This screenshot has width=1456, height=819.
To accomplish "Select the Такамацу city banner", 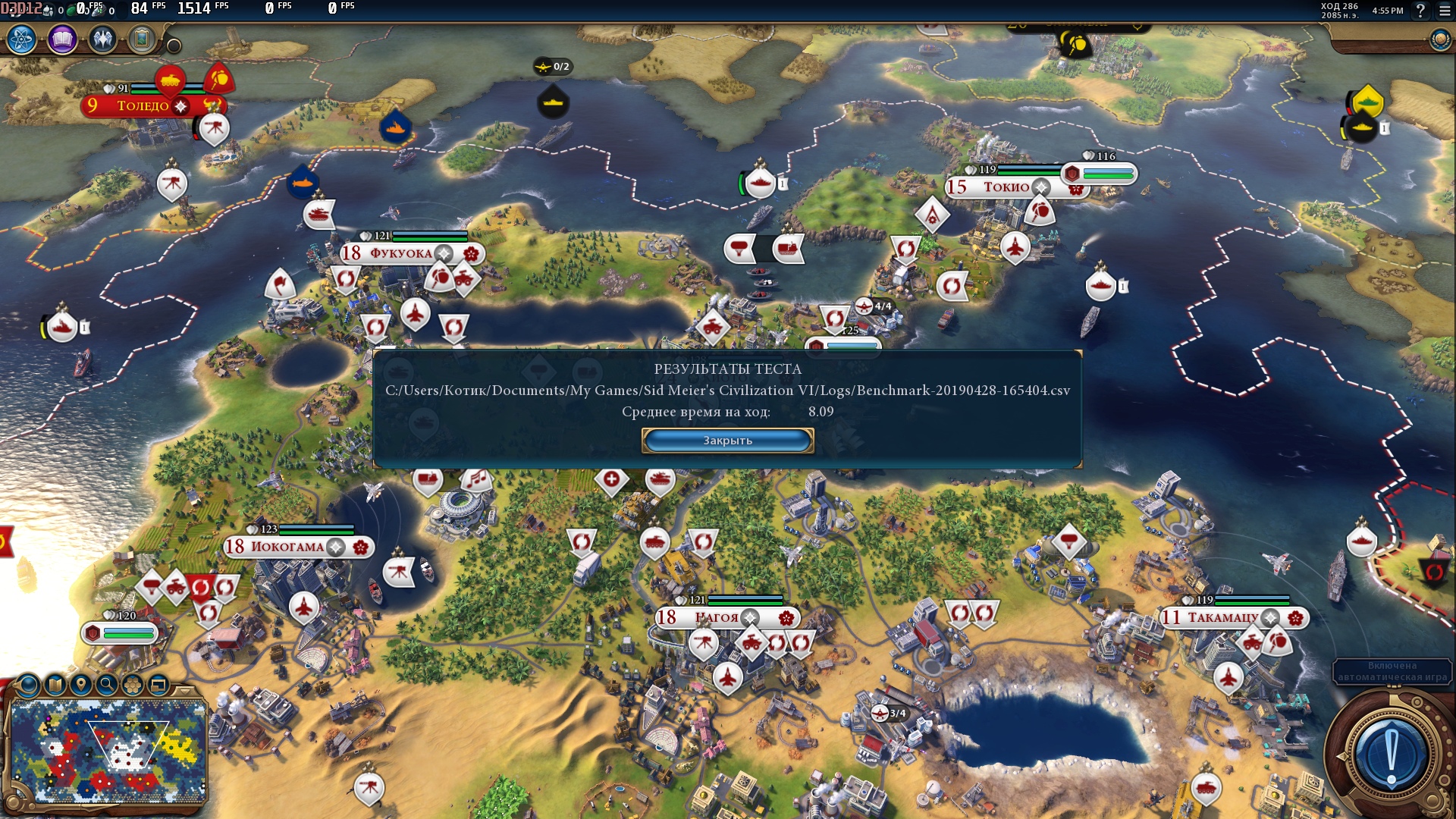I will (x=1222, y=618).
